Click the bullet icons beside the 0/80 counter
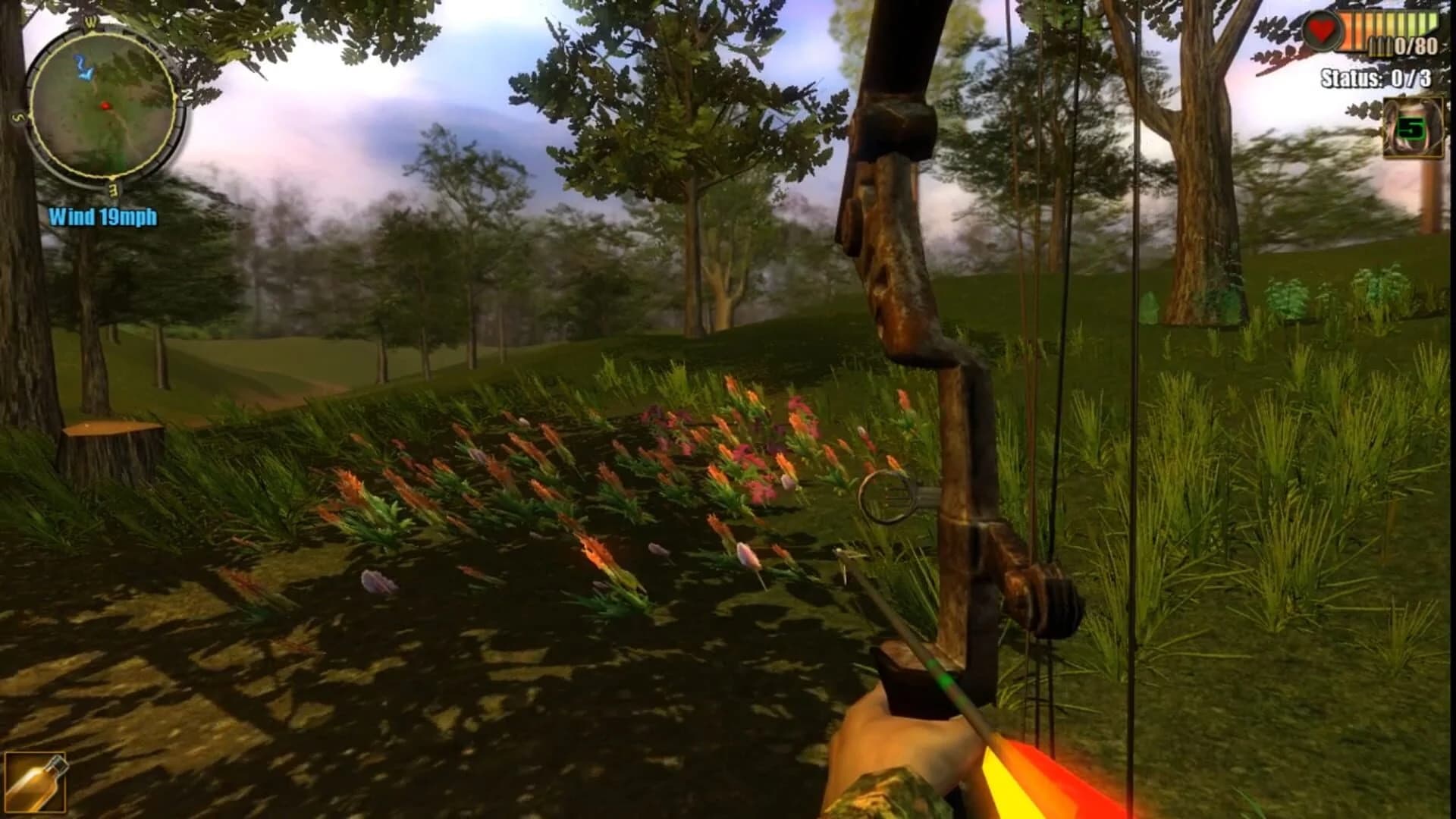 point(1380,47)
